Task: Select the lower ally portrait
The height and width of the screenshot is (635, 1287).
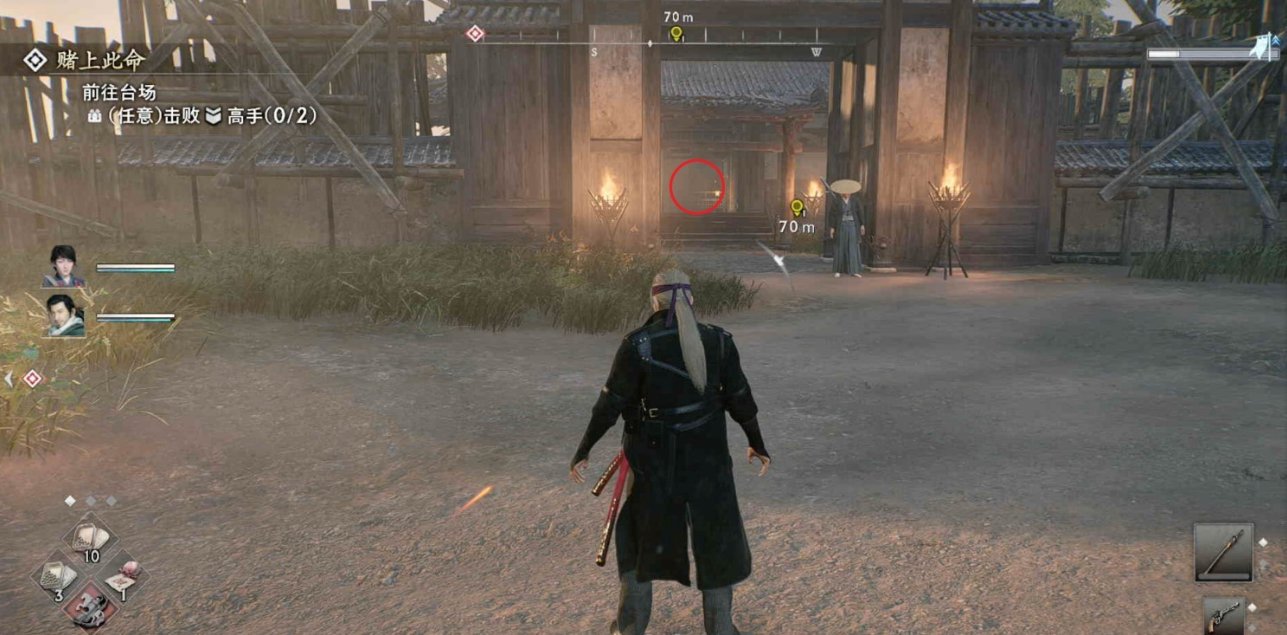Action: [x=63, y=315]
